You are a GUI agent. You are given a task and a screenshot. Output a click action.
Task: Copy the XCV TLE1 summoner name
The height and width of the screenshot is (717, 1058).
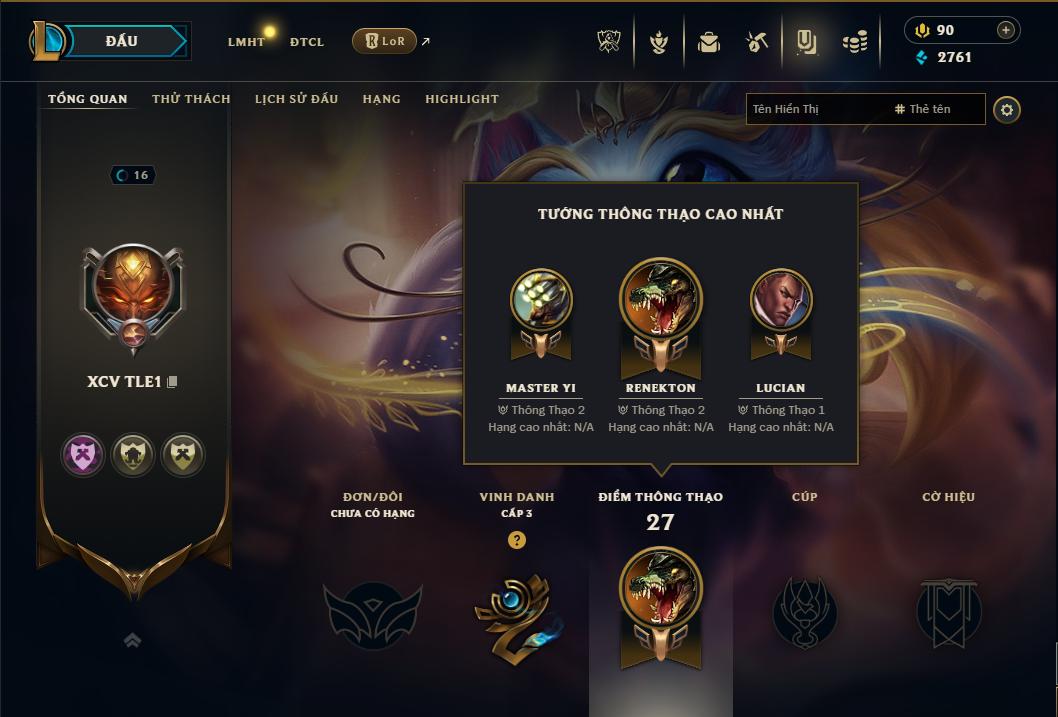click(173, 382)
